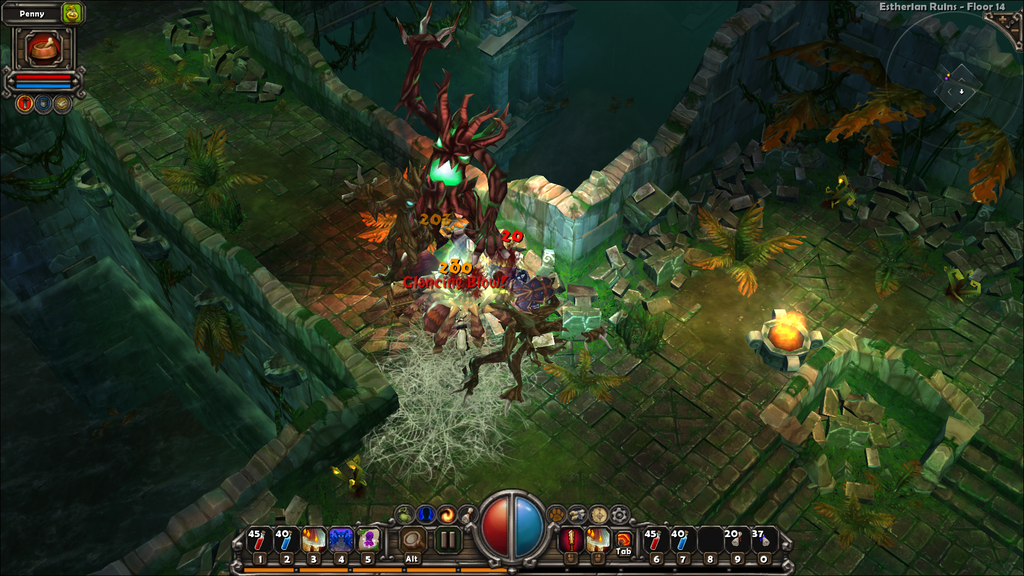Open the blue character silhouette icon
This screenshot has height=576, width=1024.
pos(426,514)
